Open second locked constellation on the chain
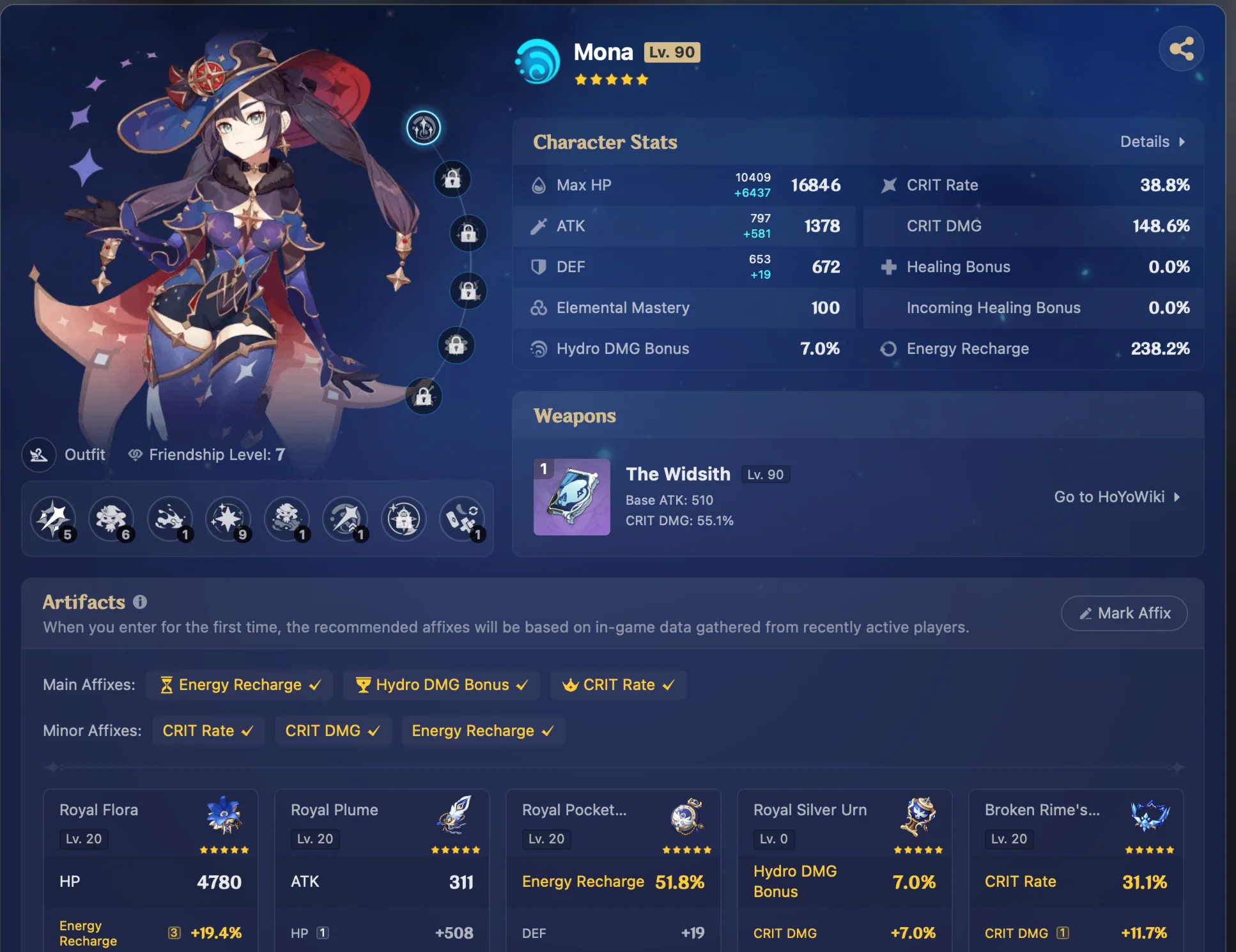Viewport: 1236px width, 952px height. tap(468, 233)
